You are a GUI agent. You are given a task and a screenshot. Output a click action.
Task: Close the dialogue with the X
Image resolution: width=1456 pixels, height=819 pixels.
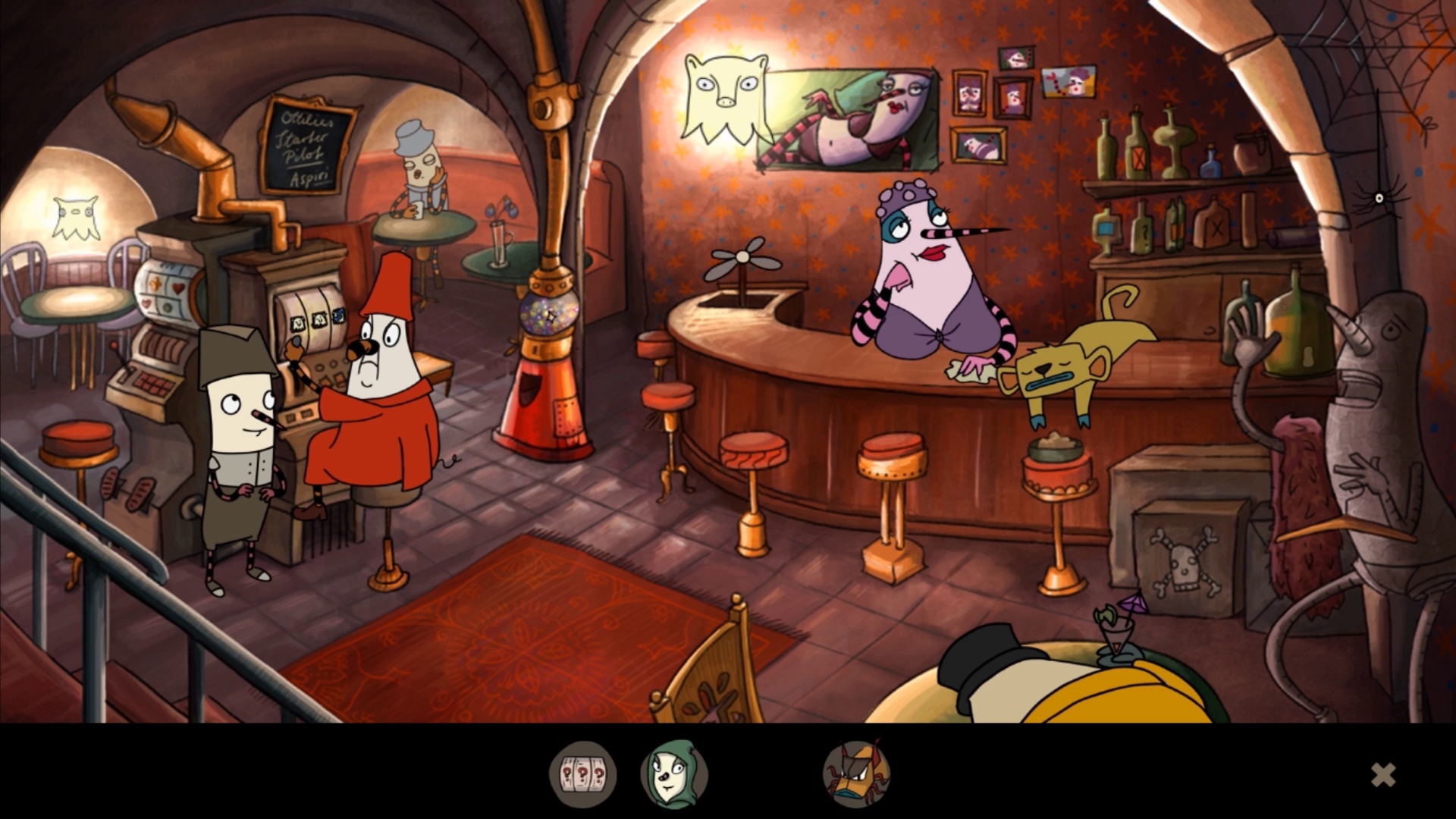(1383, 774)
